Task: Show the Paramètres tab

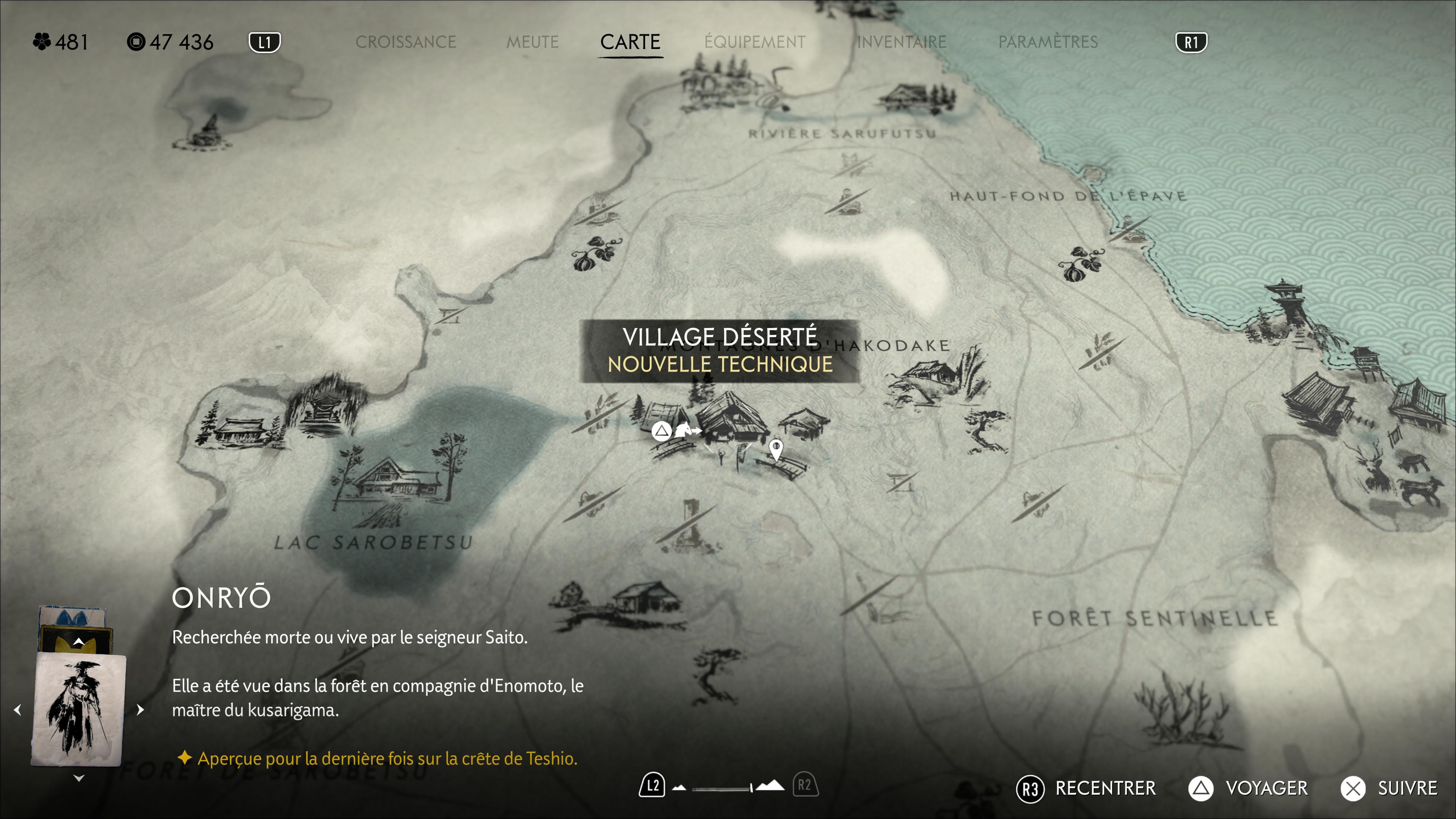Action: pos(1048,42)
